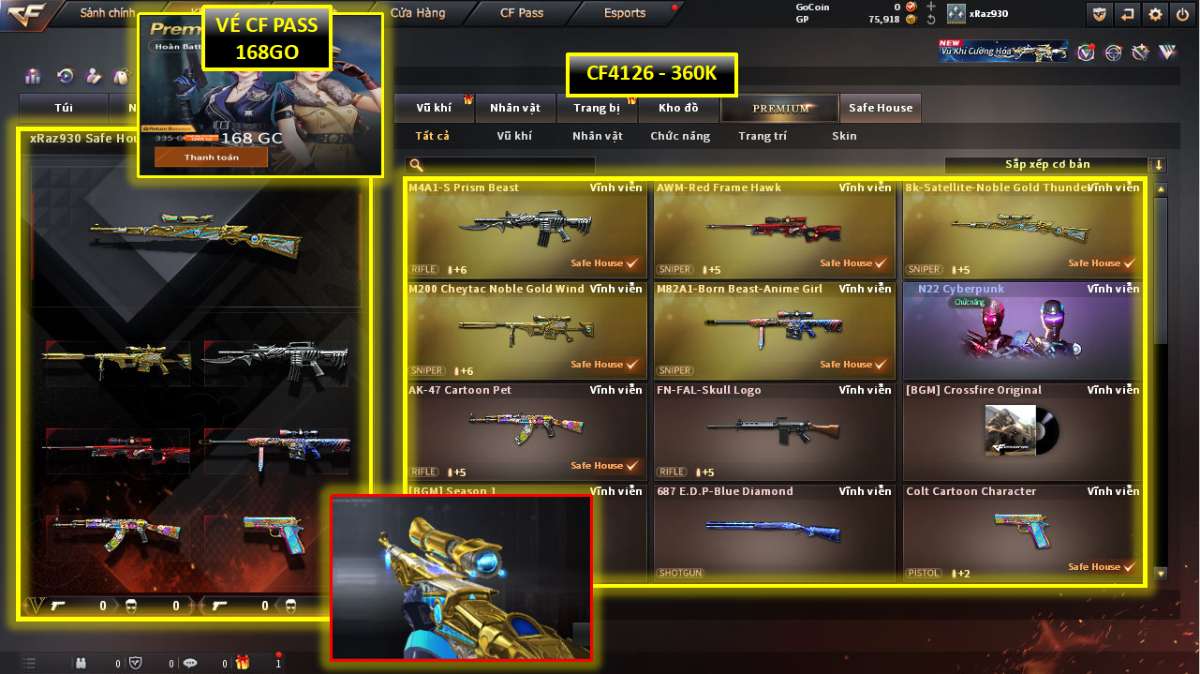Pick the 687 E.D.P-Blue Diamond shotgun
Screen dimensions: 1200x674
[773, 532]
